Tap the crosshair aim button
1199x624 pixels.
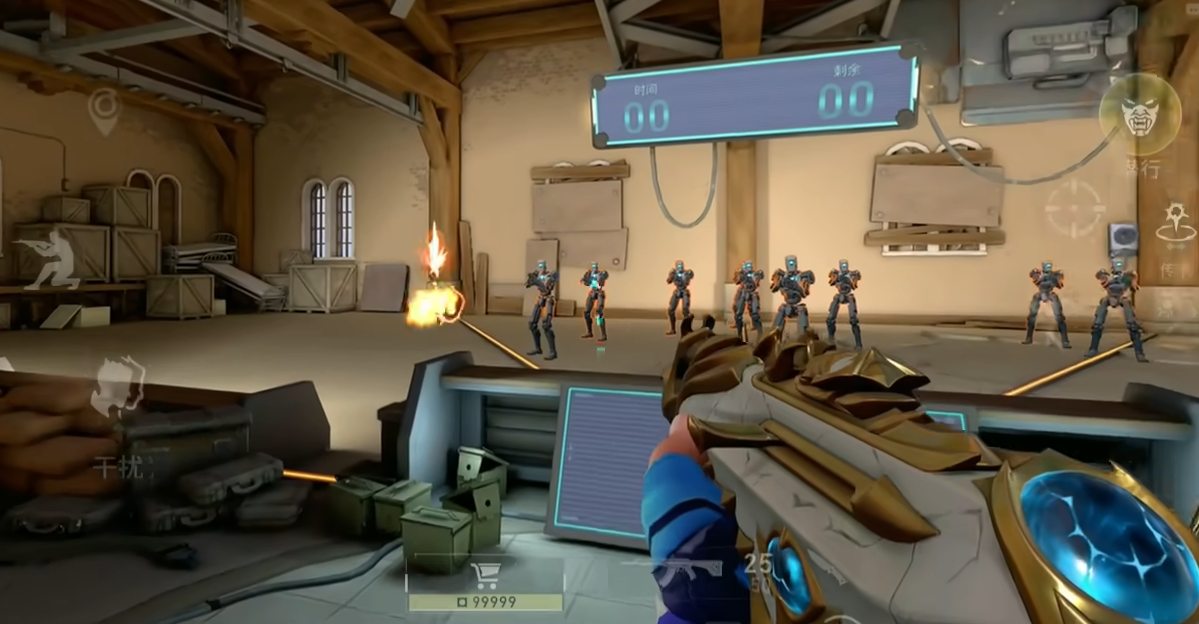pyautogui.click(x=1075, y=208)
